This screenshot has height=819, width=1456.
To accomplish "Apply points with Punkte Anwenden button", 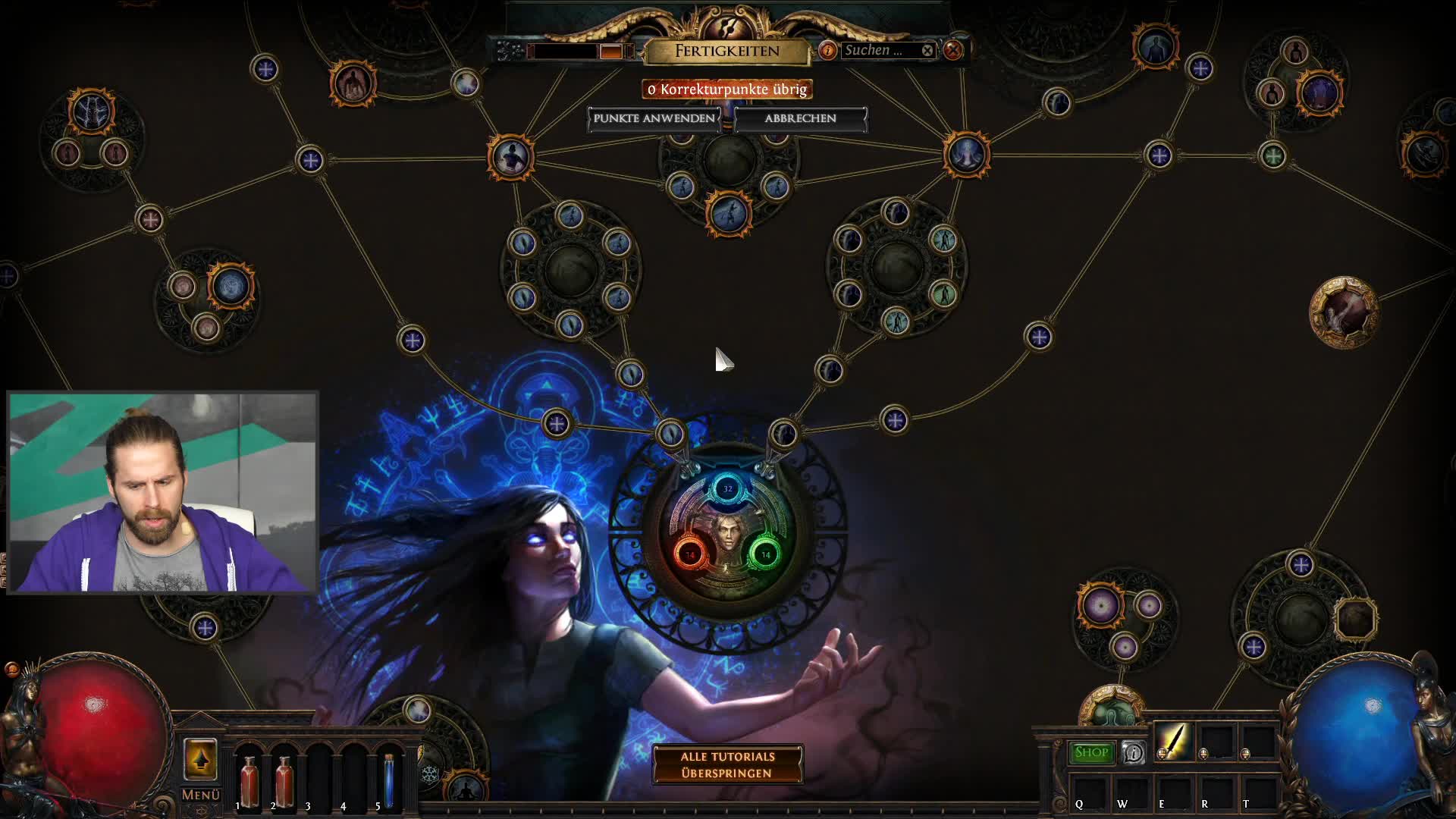I will pyautogui.click(x=654, y=118).
